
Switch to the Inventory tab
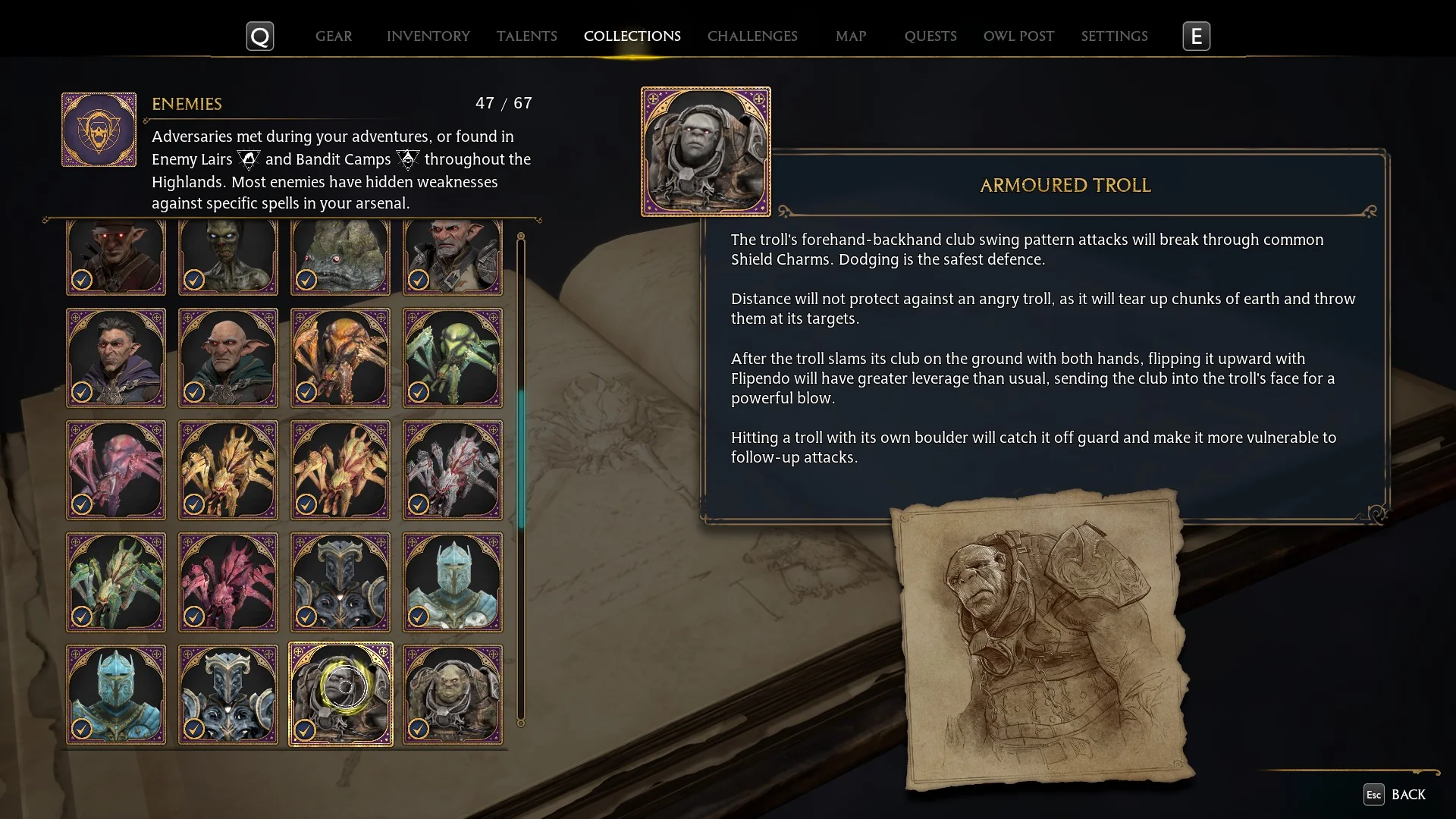click(x=428, y=36)
